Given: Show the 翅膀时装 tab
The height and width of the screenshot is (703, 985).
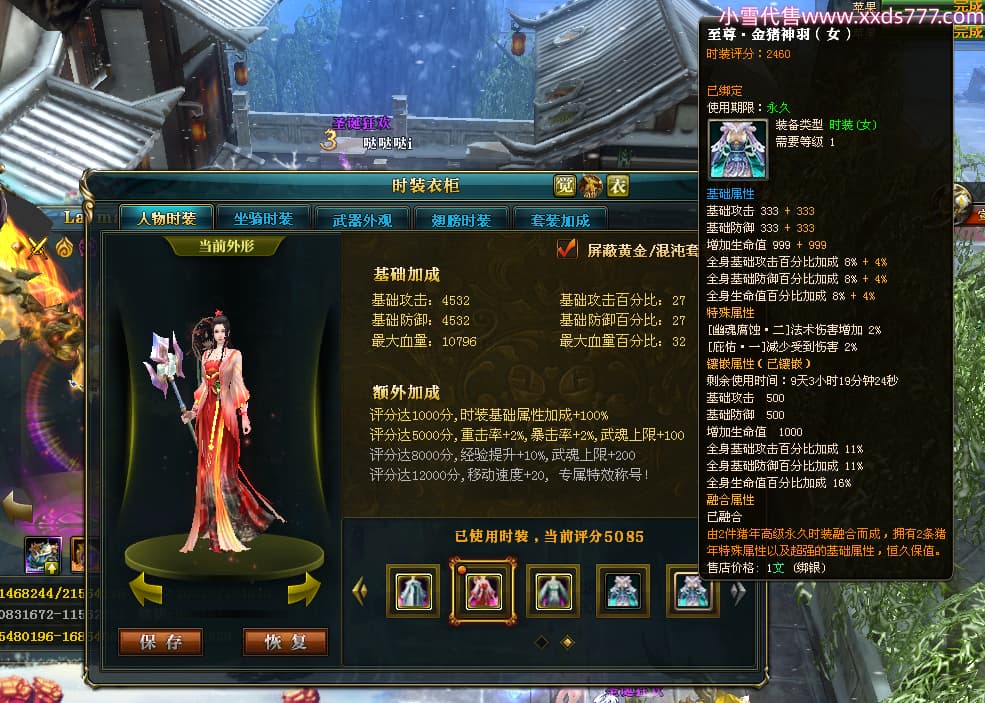Looking at the screenshot, I should 460,220.
